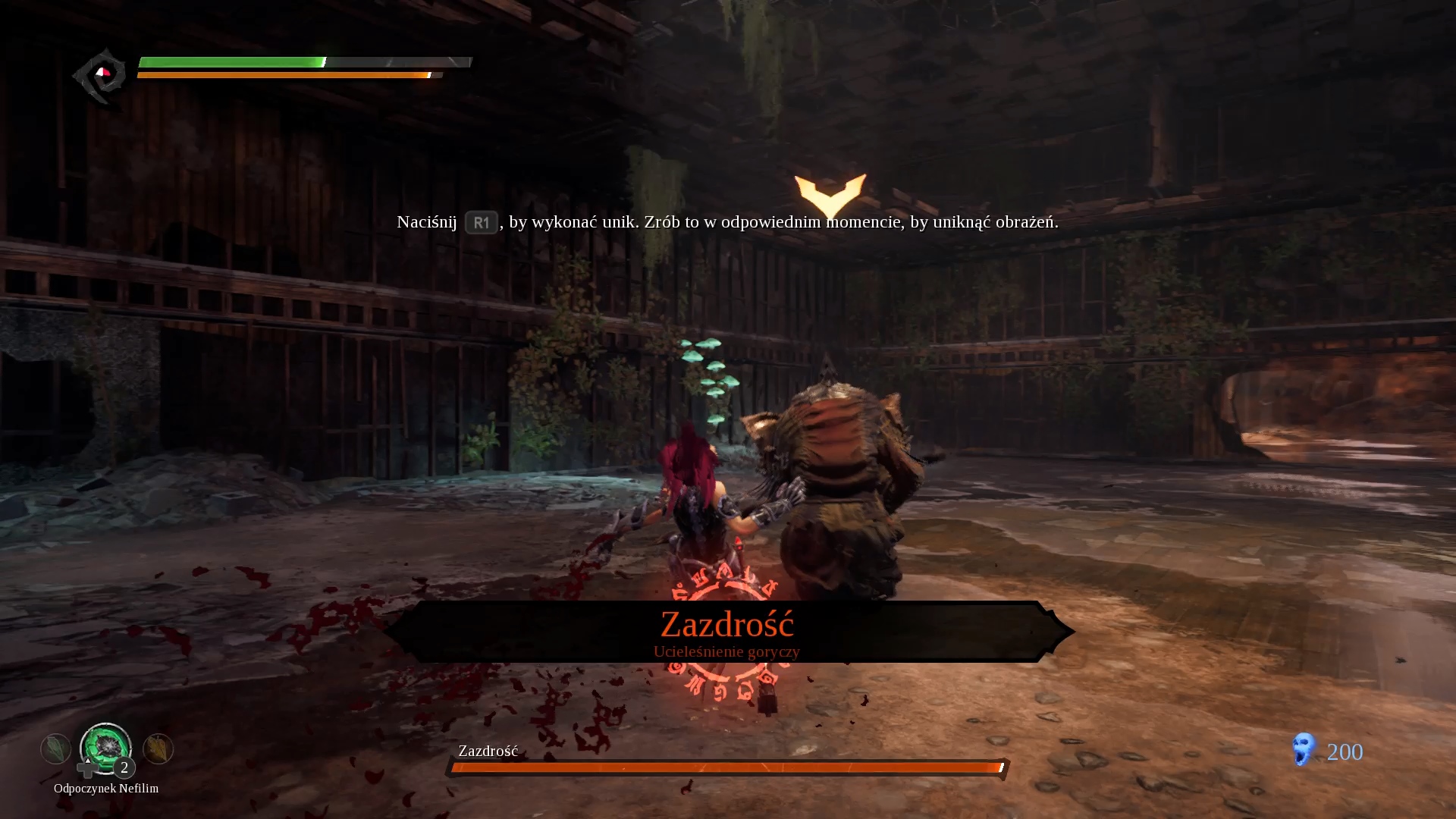This screenshot has width=1456, height=819.
Task: Choose the faded green shard item slot
Action: [55, 749]
